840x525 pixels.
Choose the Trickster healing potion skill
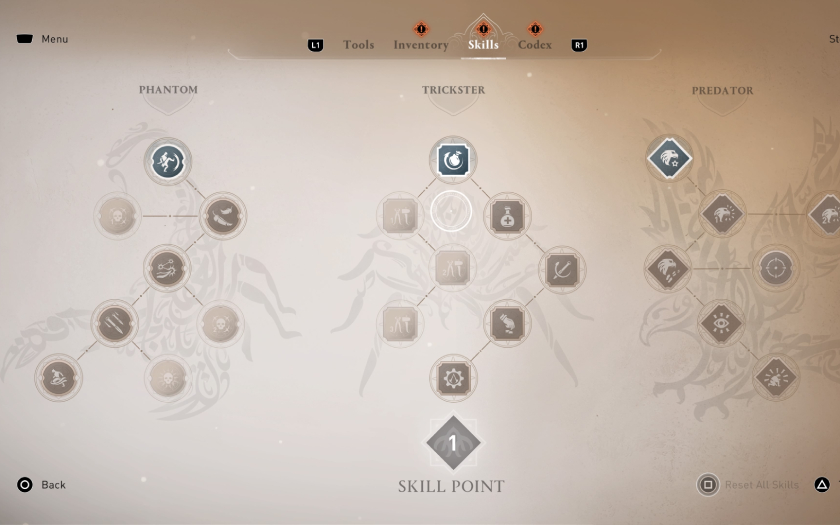(x=507, y=215)
